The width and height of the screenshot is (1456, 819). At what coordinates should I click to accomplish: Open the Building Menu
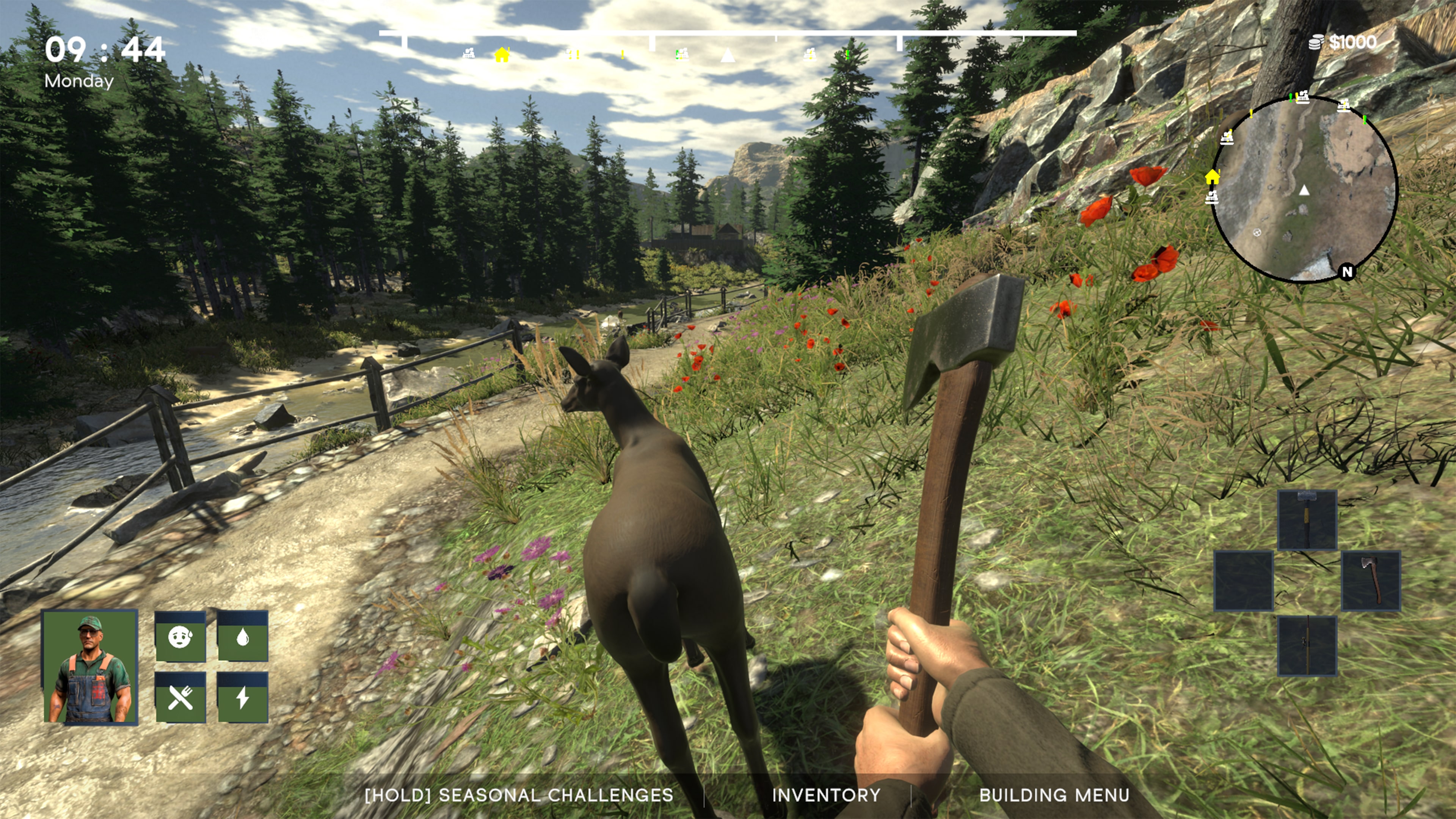point(1054,795)
